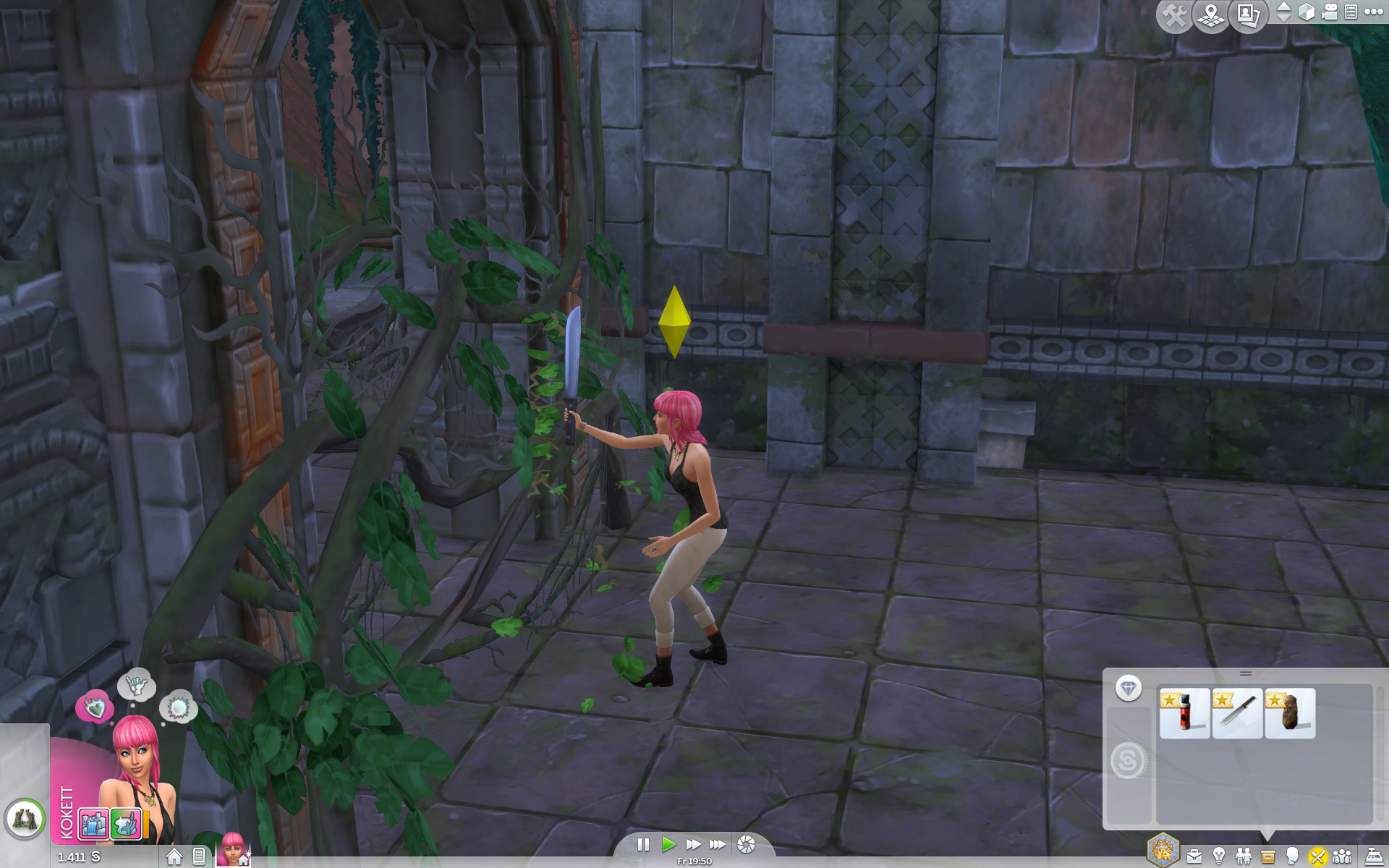Open the Needs panel with the crossed utensils
Image resolution: width=1389 pixels, height=868 pixels.
pyautogui.click(x=1317, y=857)
